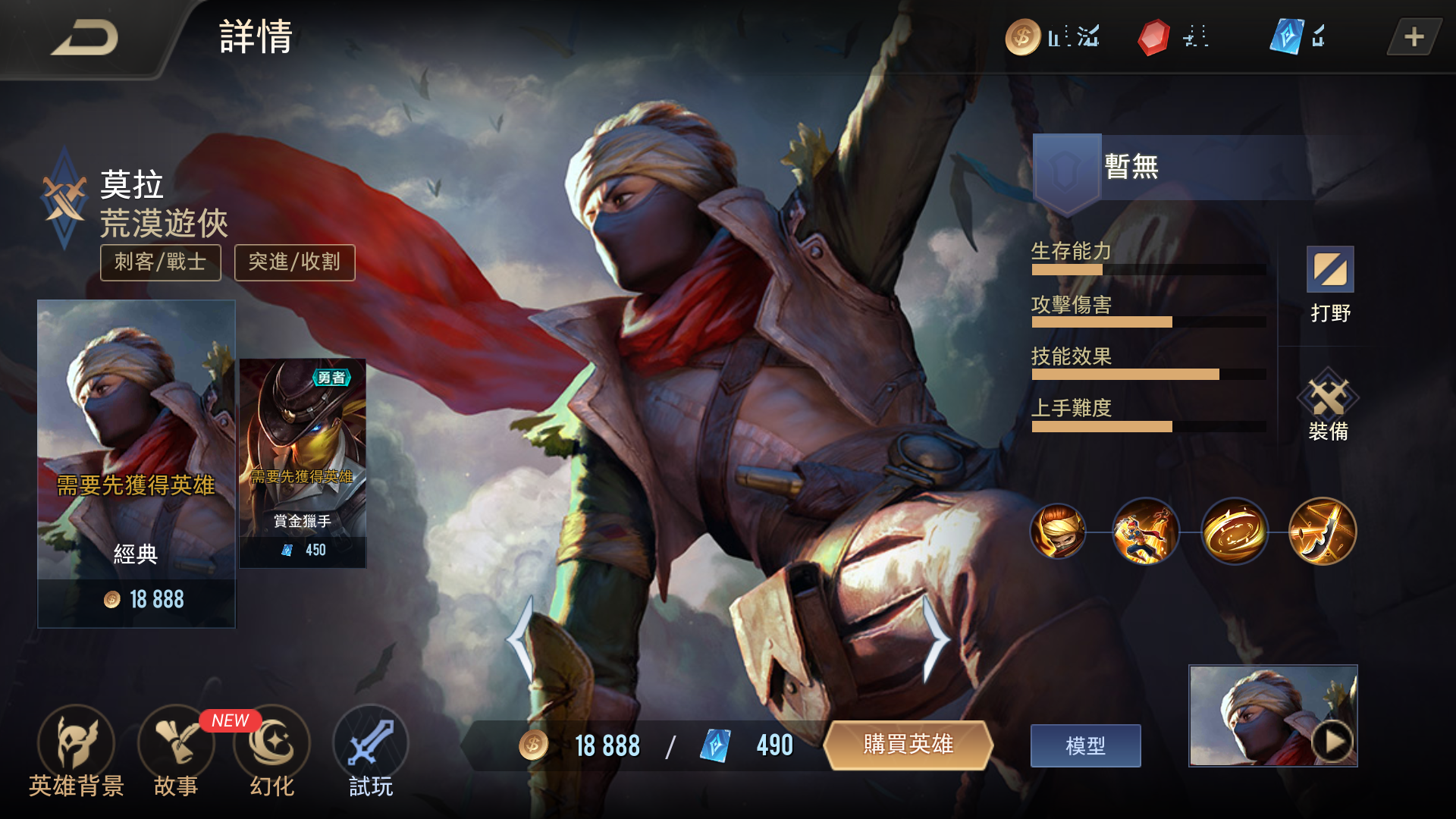Viewport: 1456px width, 819px height.
Task: Show the next hero with right arrow
Action: point(936,639)
